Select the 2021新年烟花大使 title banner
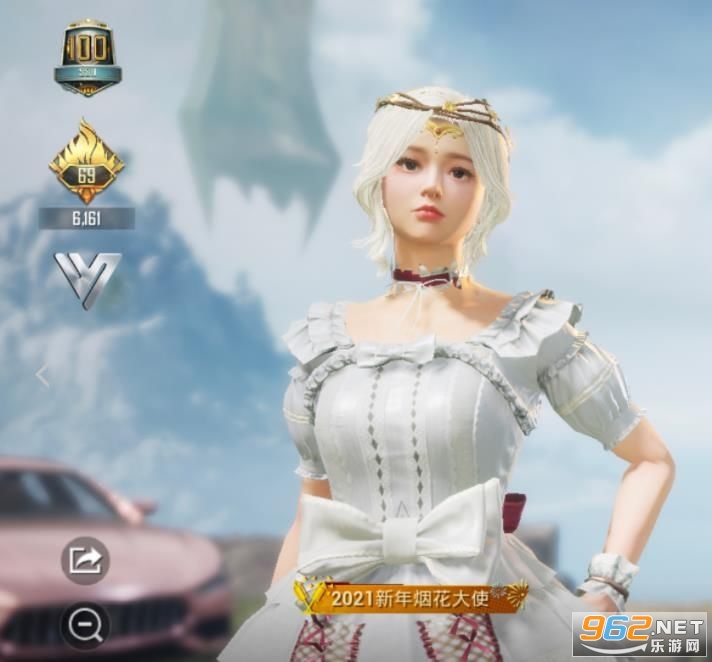Image resolution: width=712 pixels, height=662 pixels. pos(411,598)
